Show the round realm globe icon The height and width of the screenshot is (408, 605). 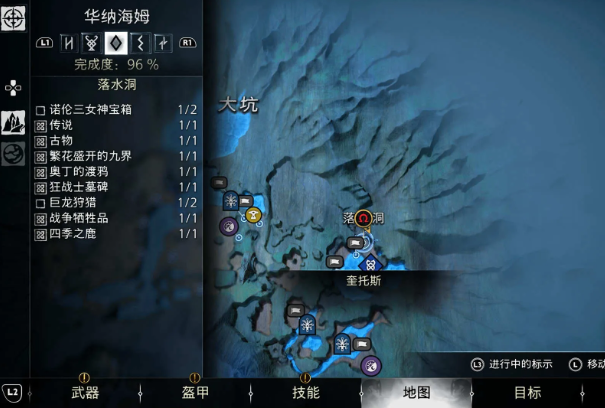[x=13, y=154]
